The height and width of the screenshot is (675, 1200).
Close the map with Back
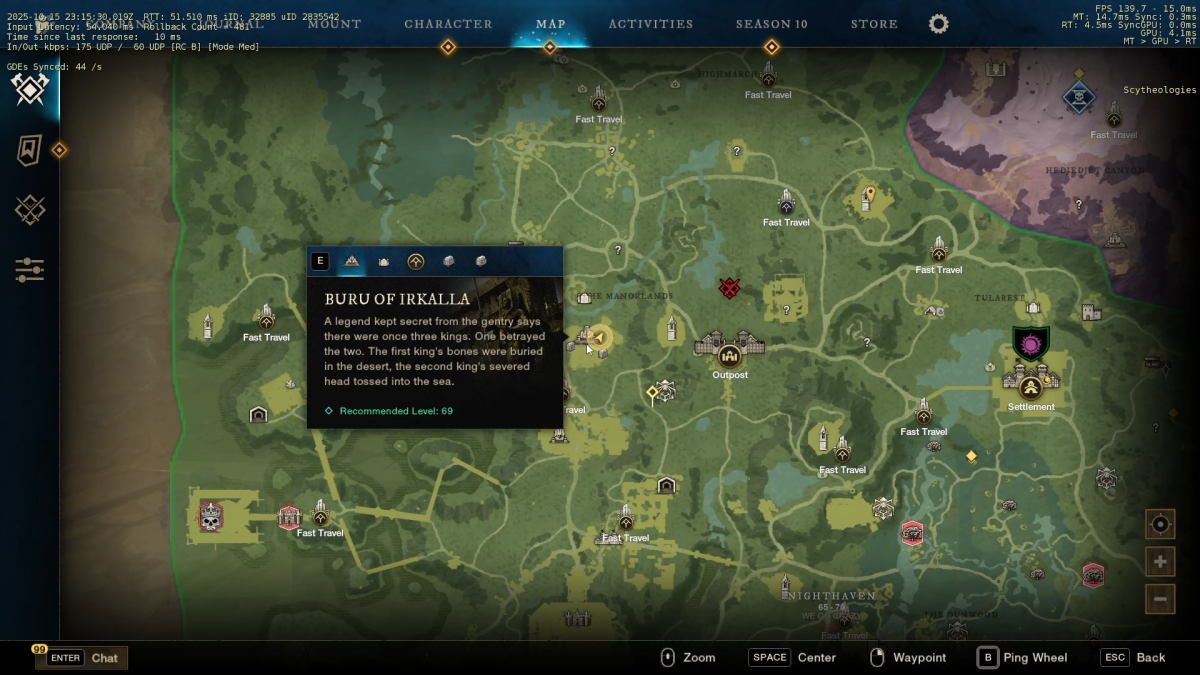coord(1134,658)
